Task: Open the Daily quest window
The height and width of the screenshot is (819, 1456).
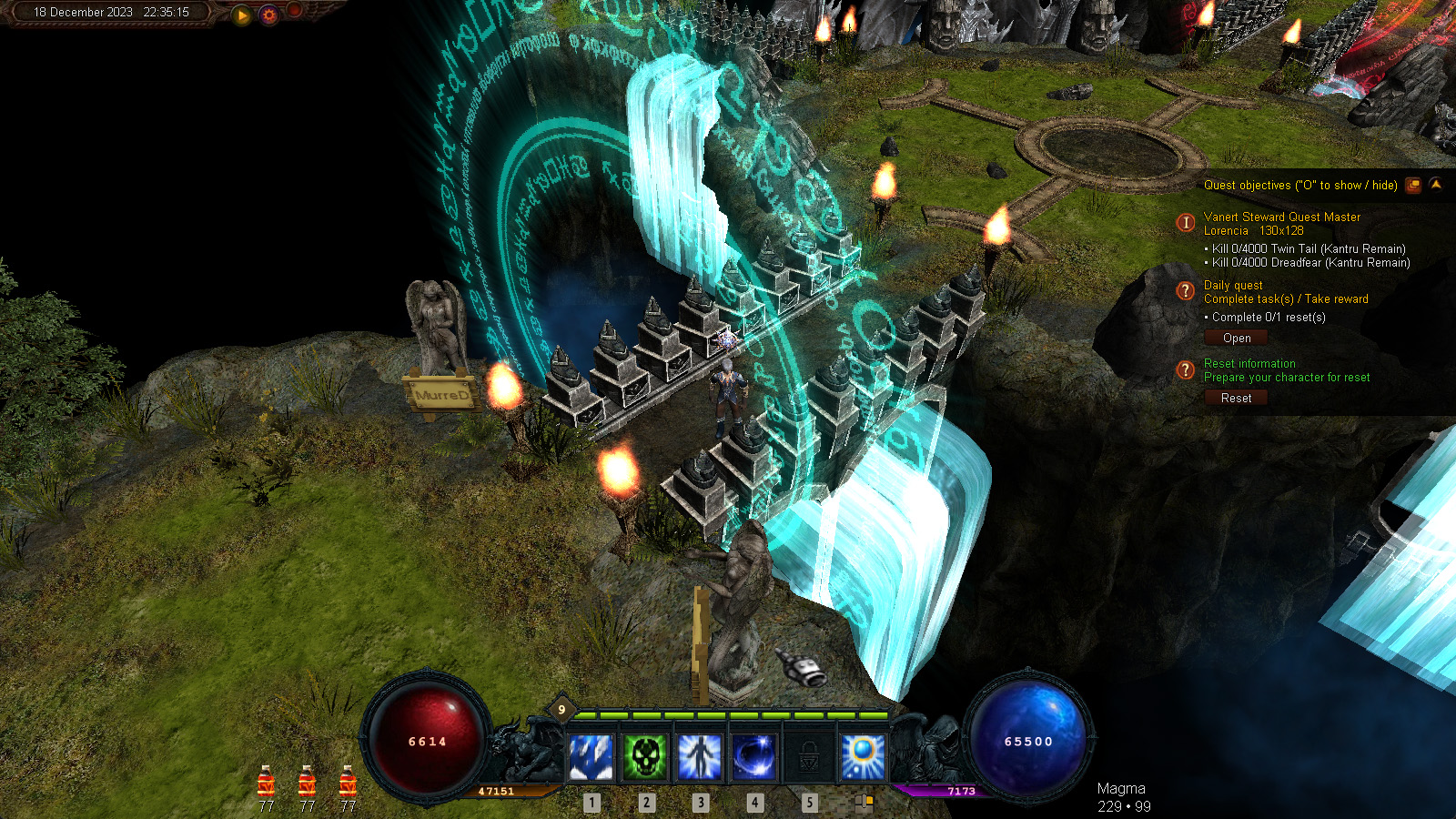Action: [x=1237, y=339]
